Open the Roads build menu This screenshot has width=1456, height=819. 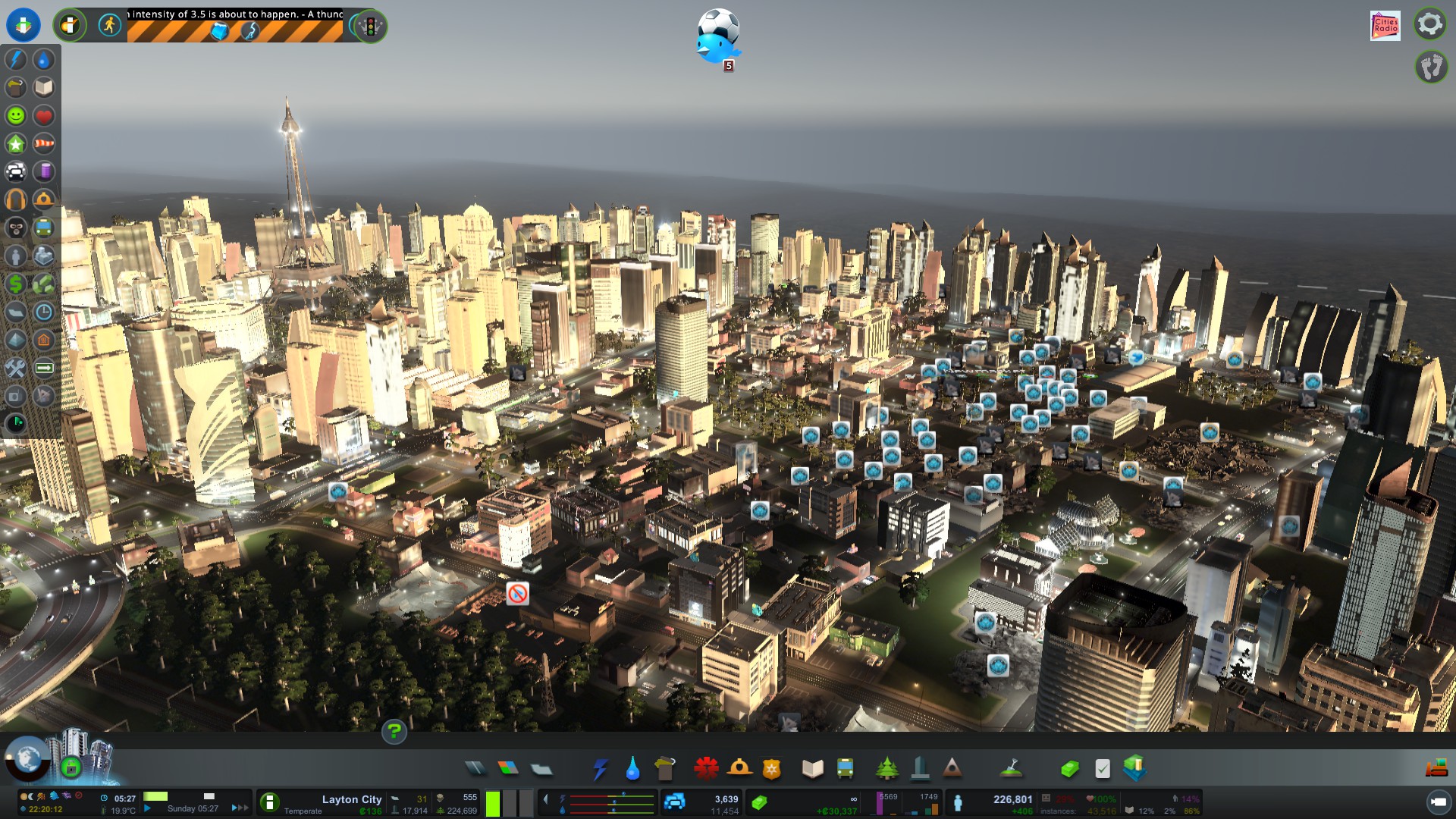tap(475, 769)
